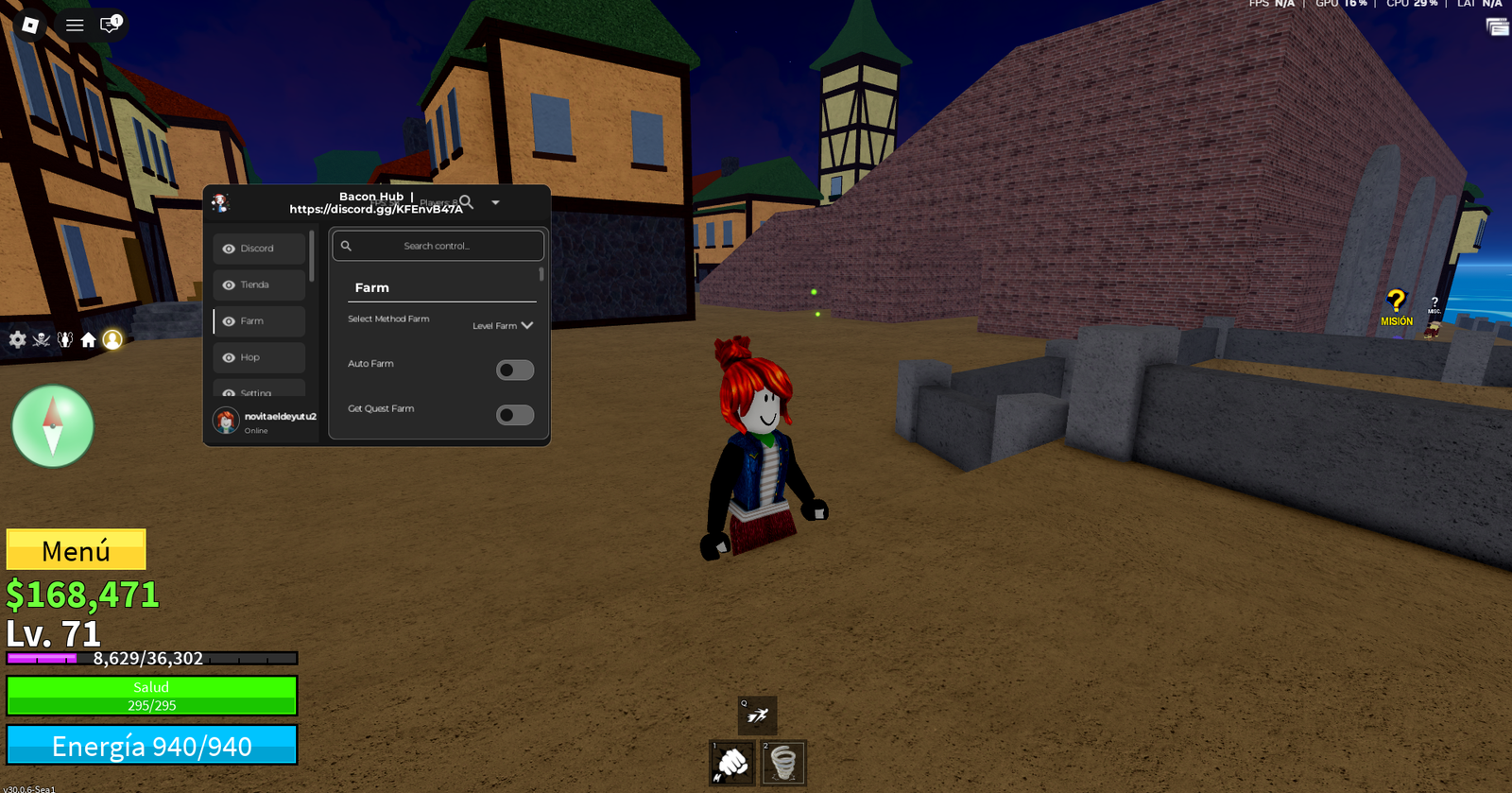Open the yellow Menú button
This screenshot has width=1512, height=793.
click(76, 549)
